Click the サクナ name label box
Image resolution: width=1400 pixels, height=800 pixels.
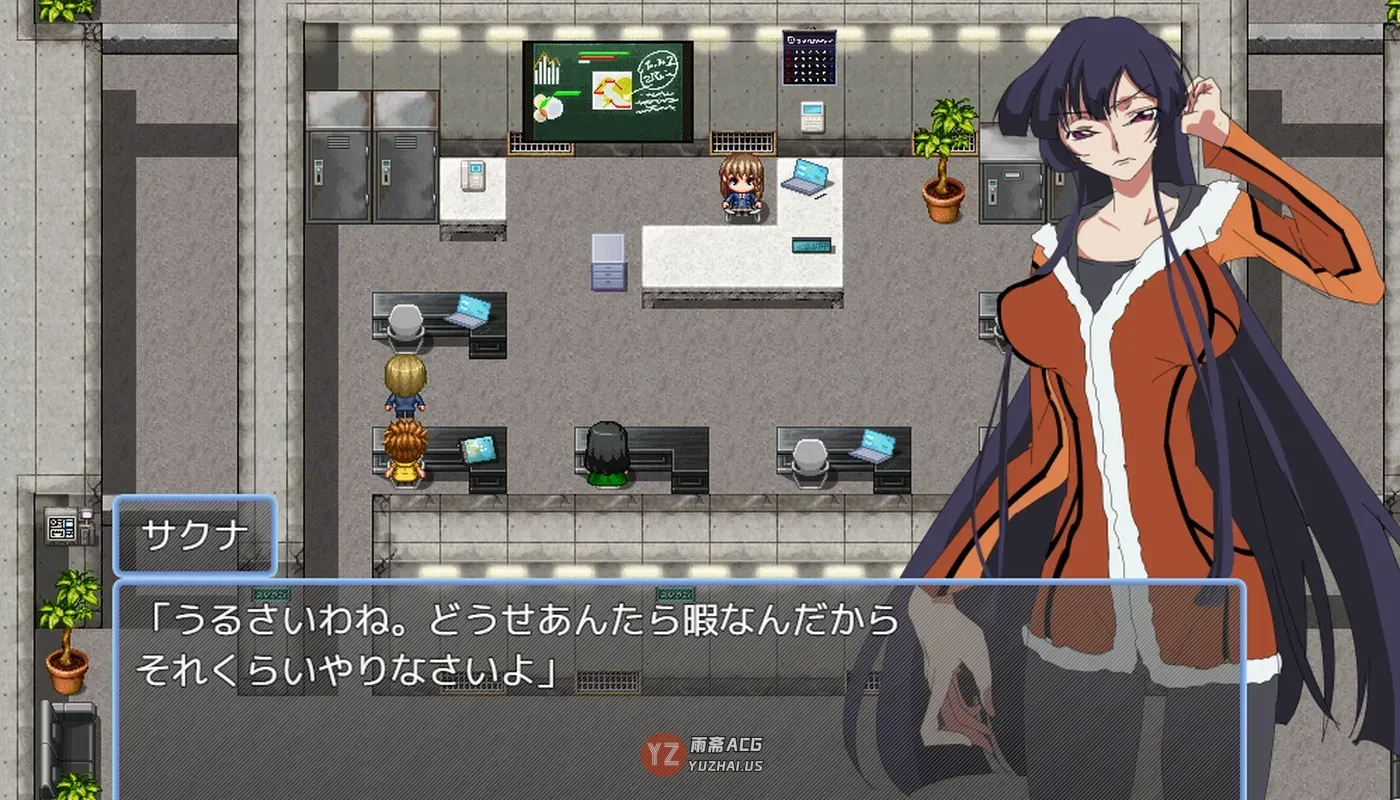pos(193,533)
